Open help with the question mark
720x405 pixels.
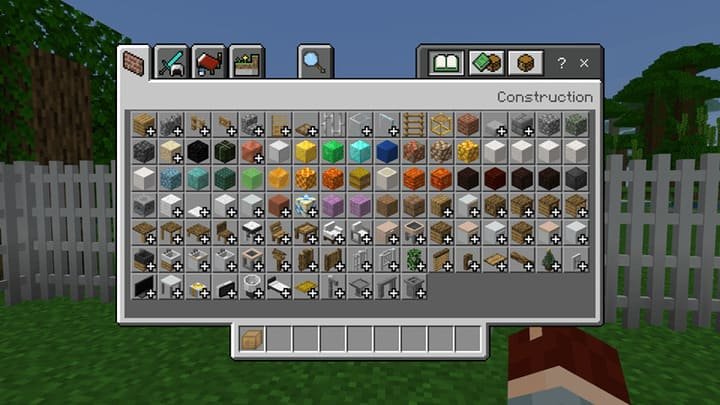[561, 63]
